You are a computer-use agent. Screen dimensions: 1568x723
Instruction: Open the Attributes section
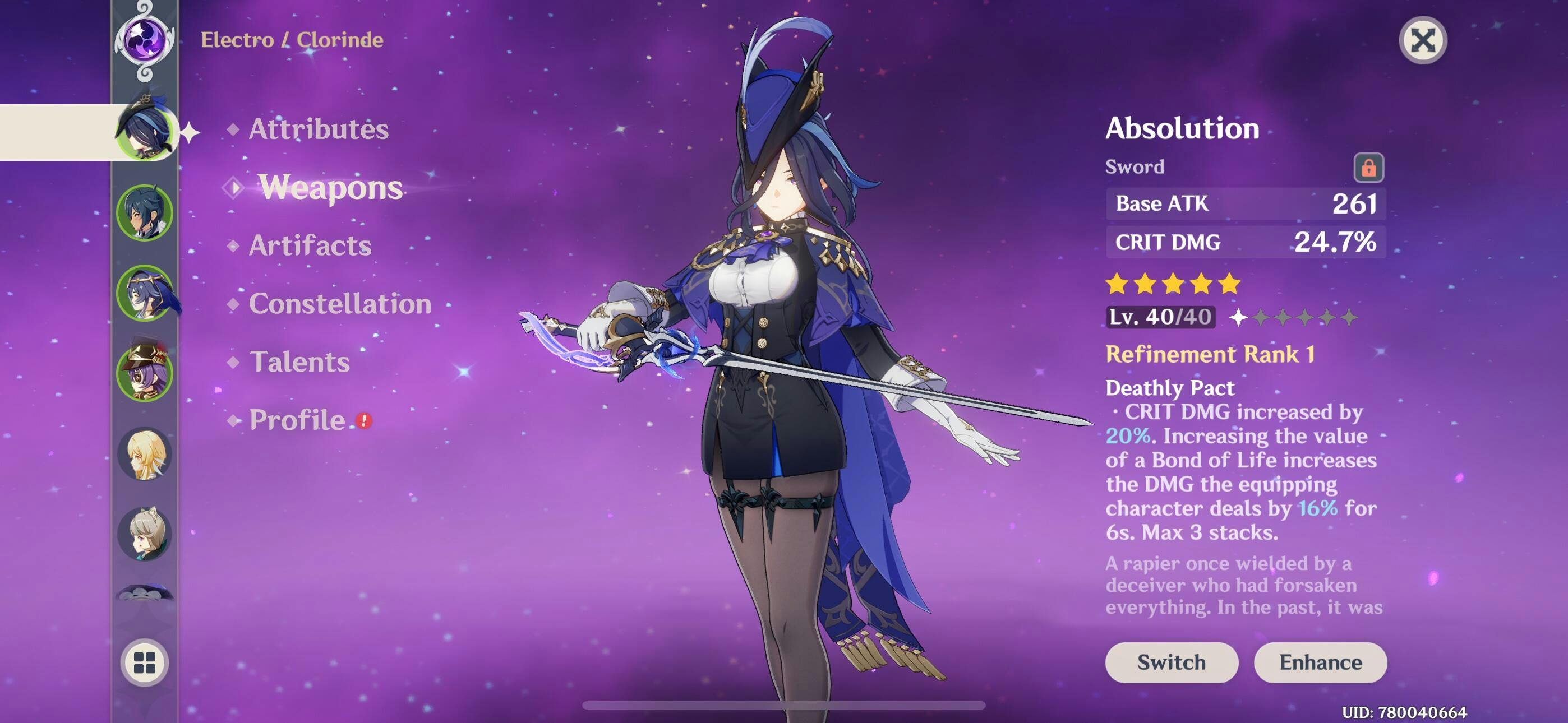pos(318,129)
